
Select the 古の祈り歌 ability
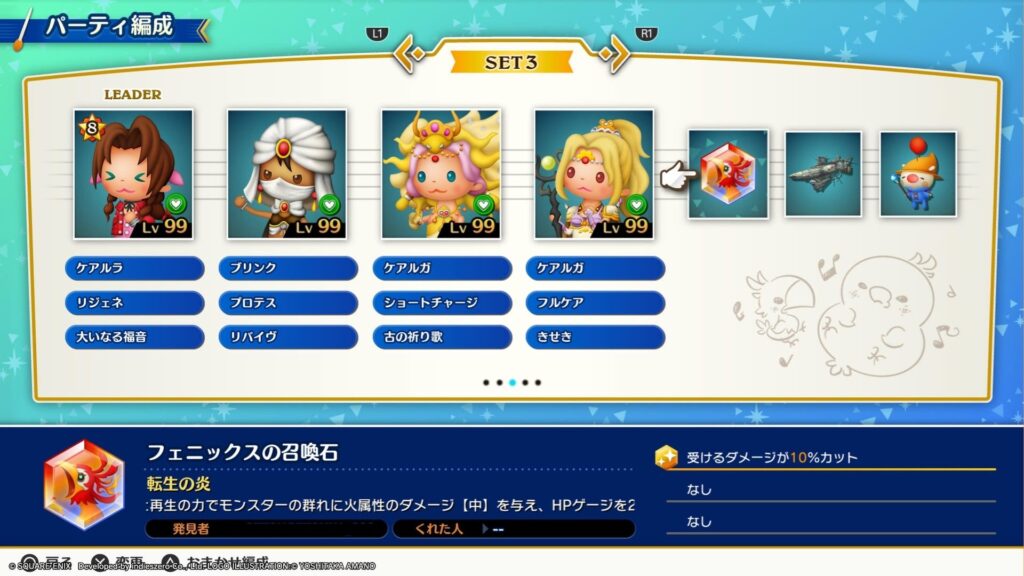click(x=442, y=337)
